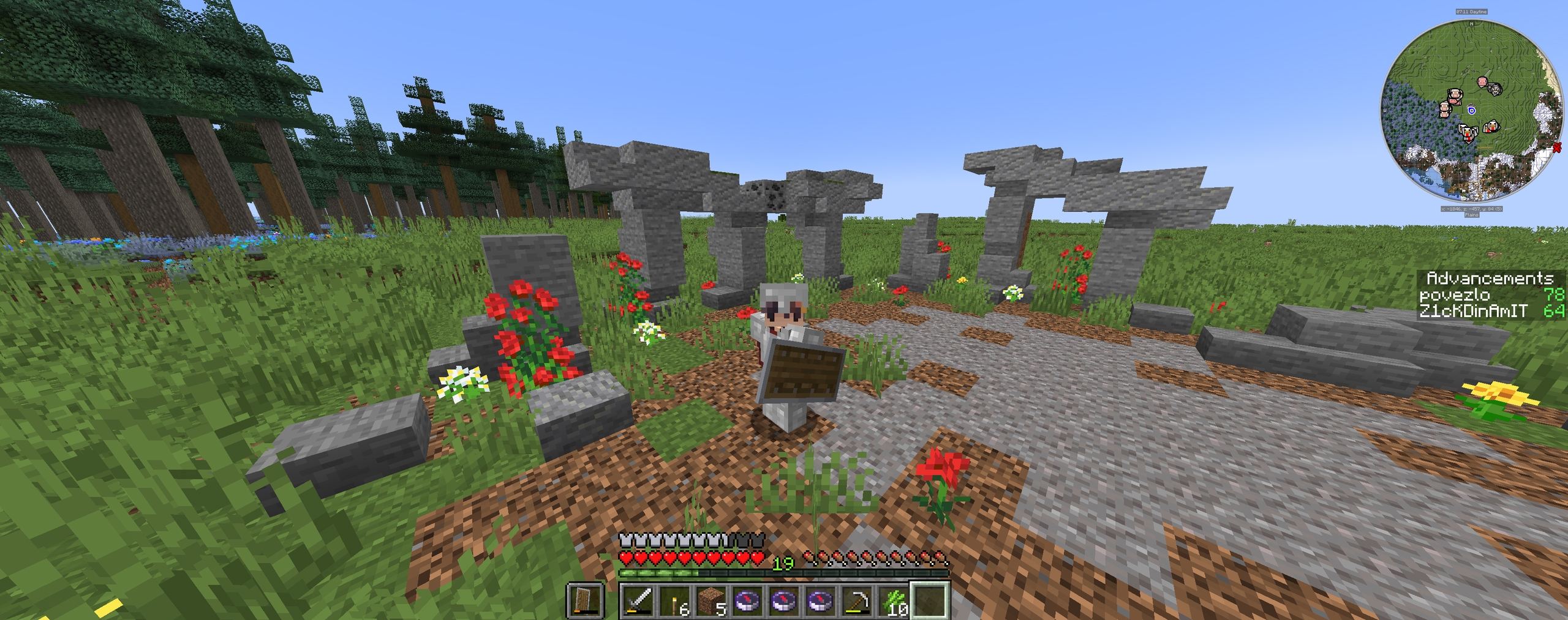Select the iron sword hotbar slot
The image size is (1568, 620).
638,600
